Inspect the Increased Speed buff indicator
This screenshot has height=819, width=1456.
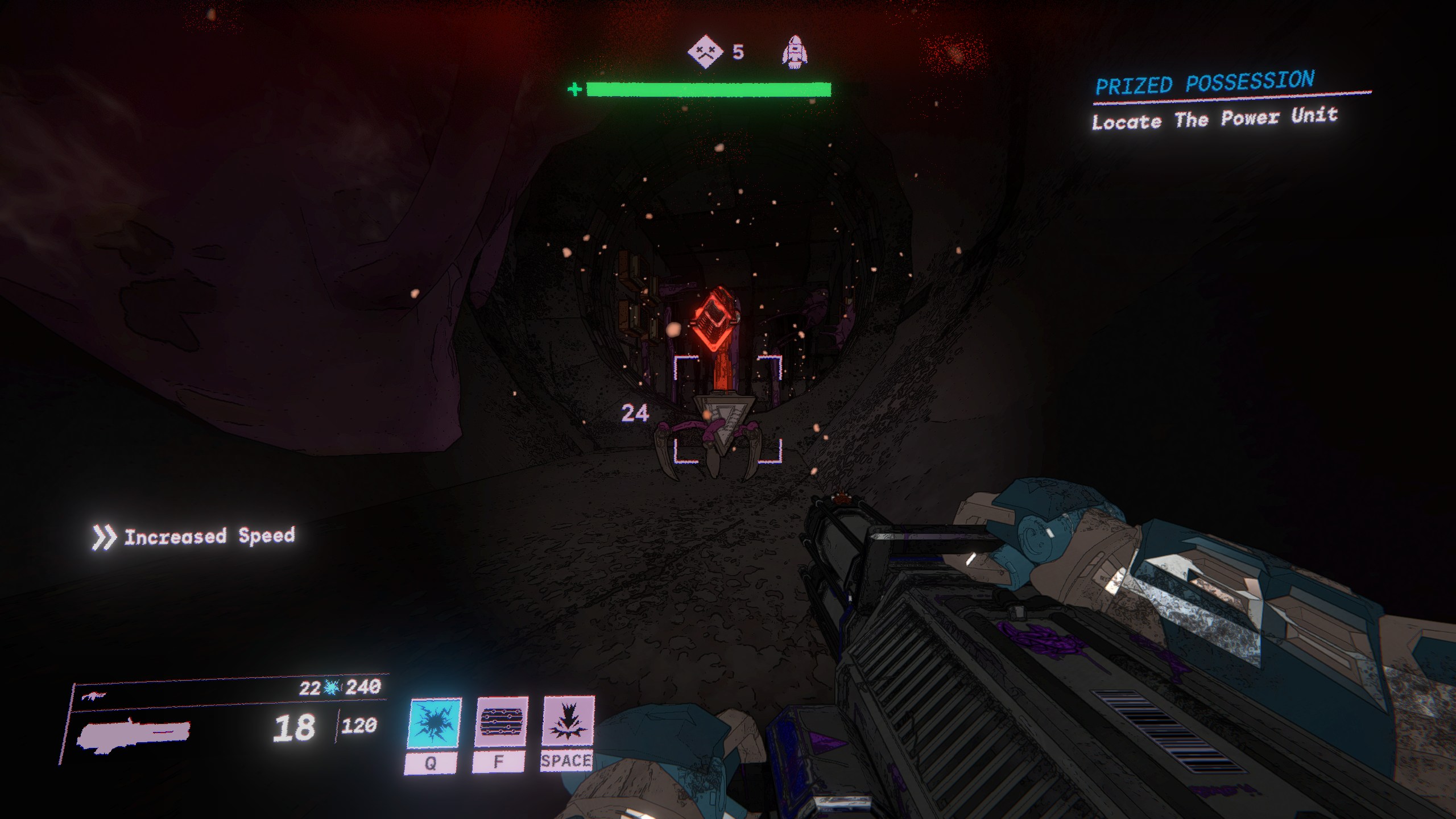pos(193,536)
